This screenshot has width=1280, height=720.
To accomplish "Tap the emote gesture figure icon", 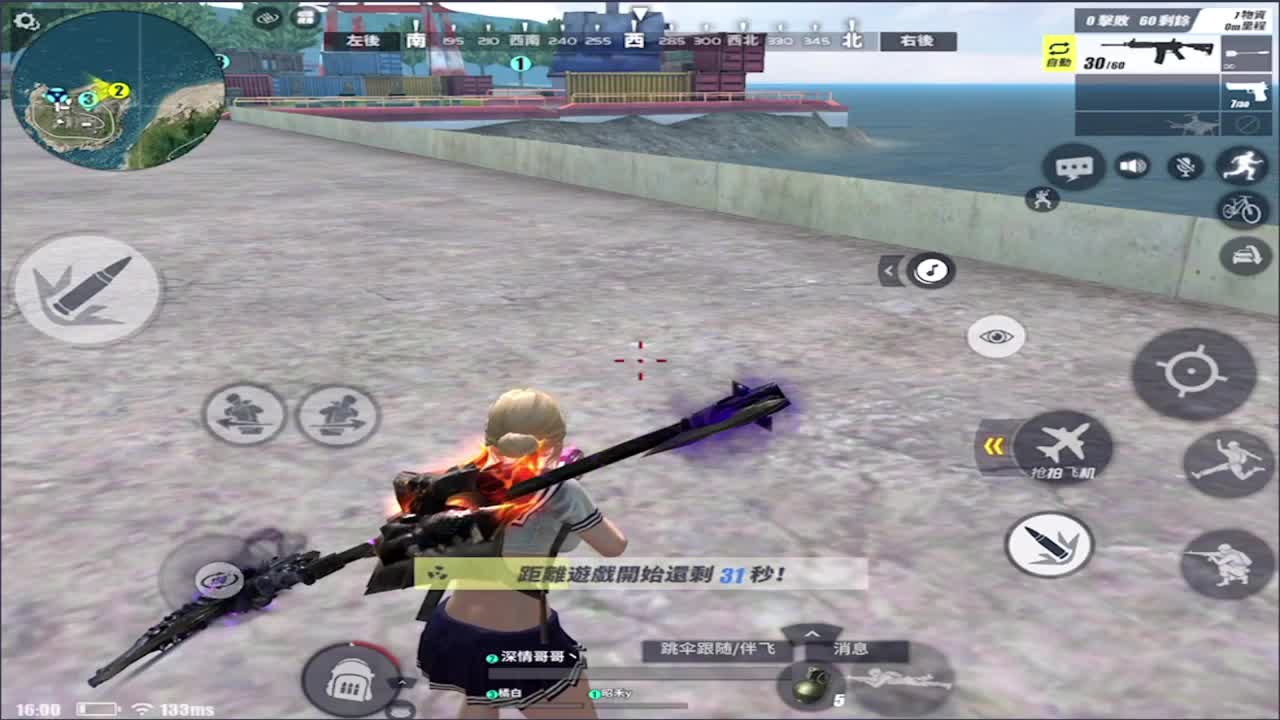I will [1042, 200].
